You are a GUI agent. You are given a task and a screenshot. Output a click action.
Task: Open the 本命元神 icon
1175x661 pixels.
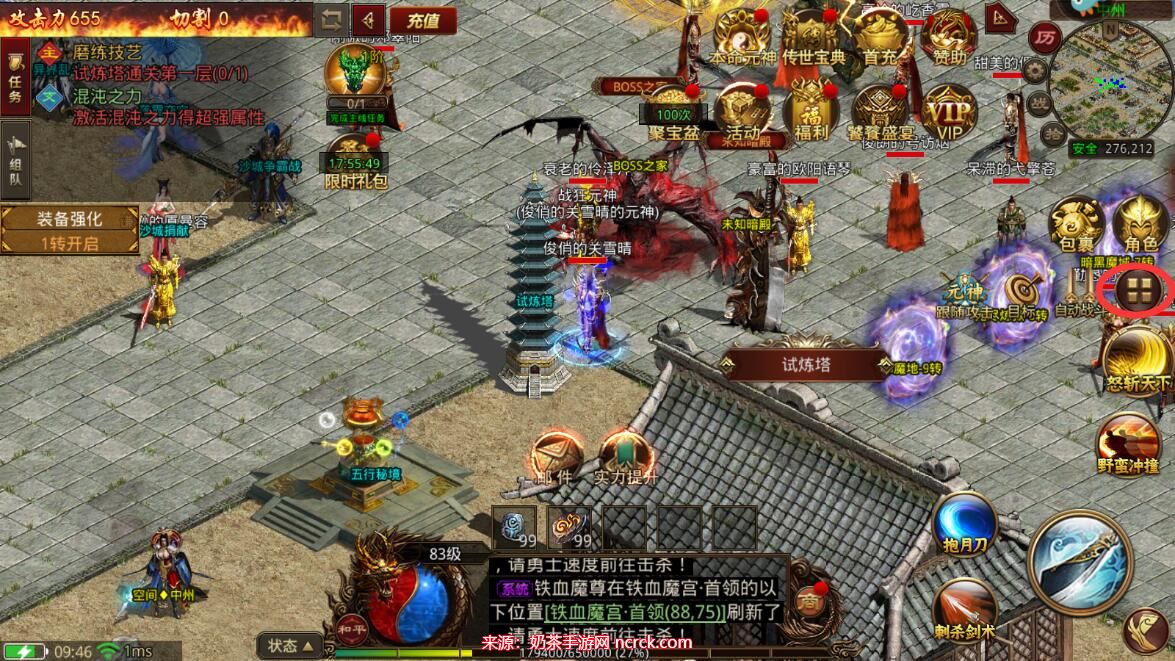tap(742, 37)
